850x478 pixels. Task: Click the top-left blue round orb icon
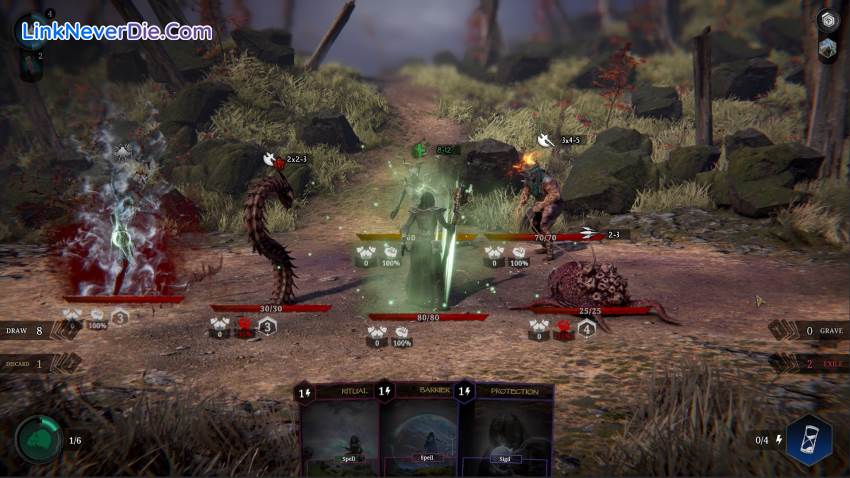(30, 27)
